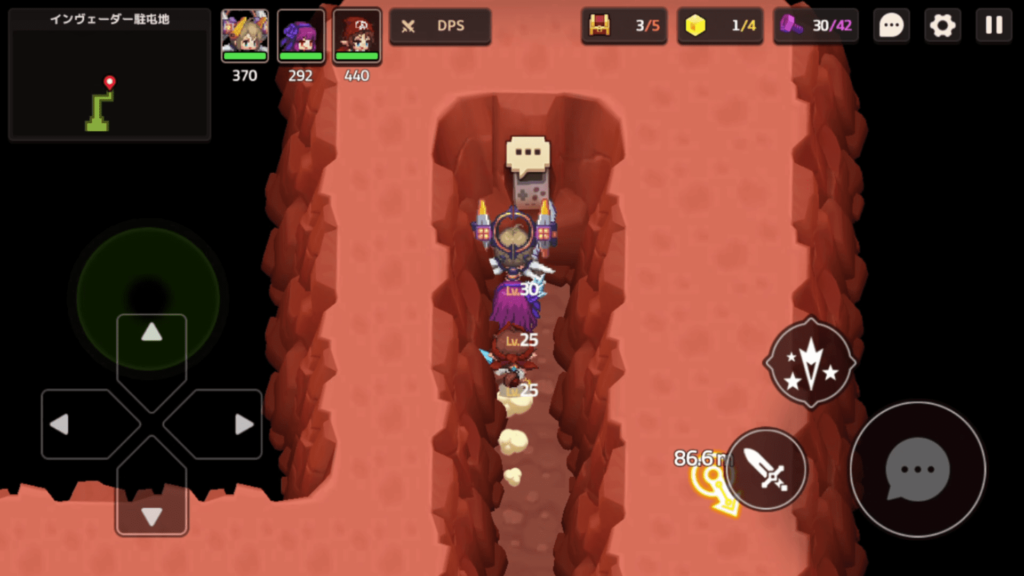Toggle the DPS meter button

pyautogui.click(x=440, y=26)
